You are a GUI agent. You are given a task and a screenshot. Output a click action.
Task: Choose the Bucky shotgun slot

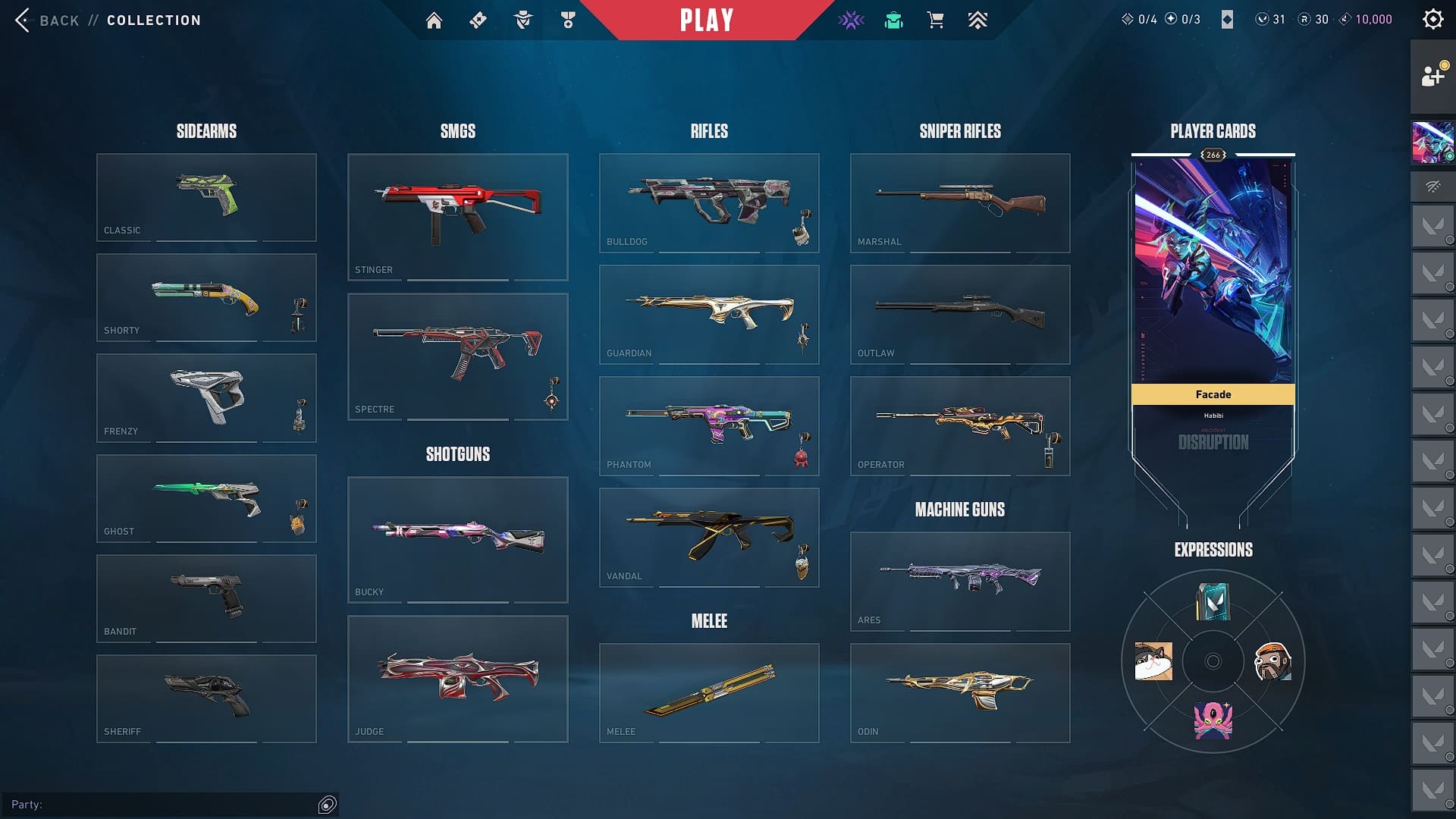pyautogui.click(x=457, y=539)
